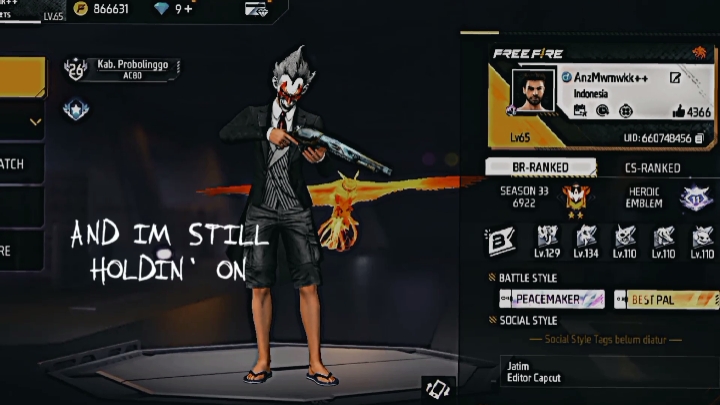Expand the left panel dropdown arrow

pos(35,123)
